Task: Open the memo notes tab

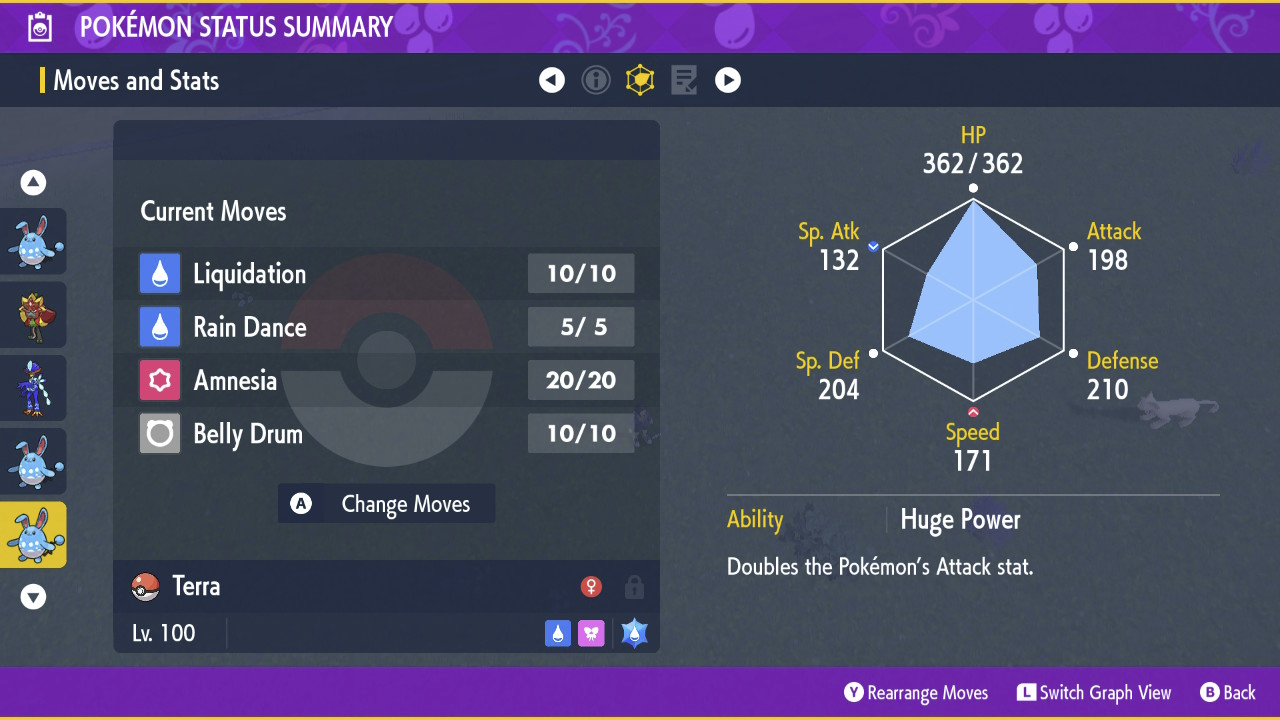Action: [684, 80]
